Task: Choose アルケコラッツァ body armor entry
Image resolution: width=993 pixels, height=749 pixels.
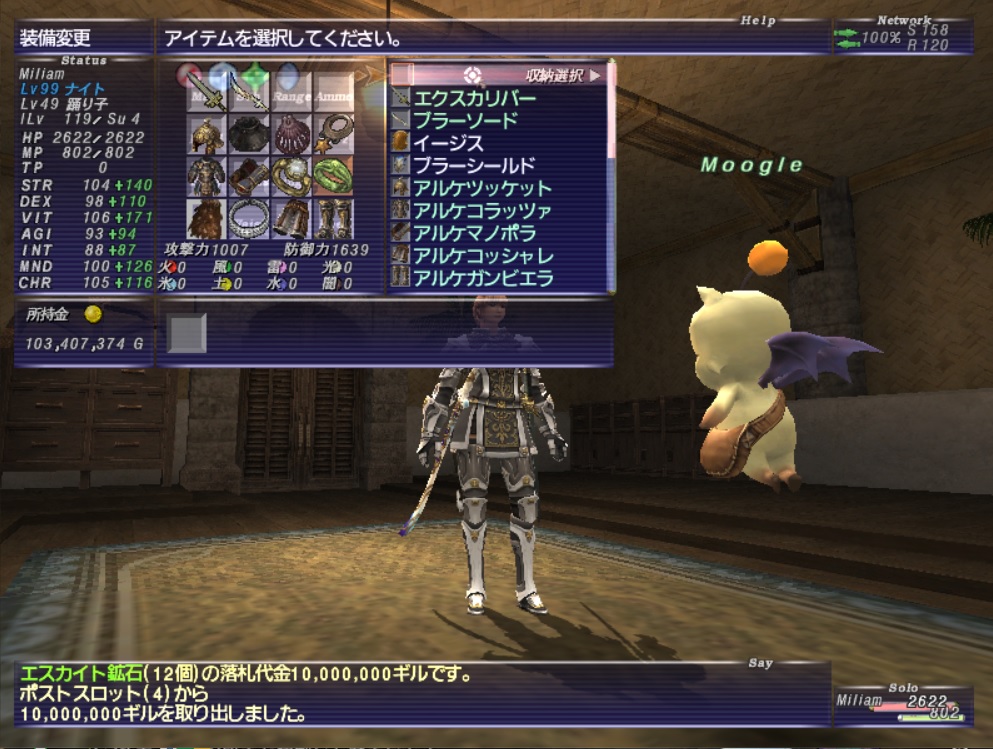Action: (x=482, y=211)
